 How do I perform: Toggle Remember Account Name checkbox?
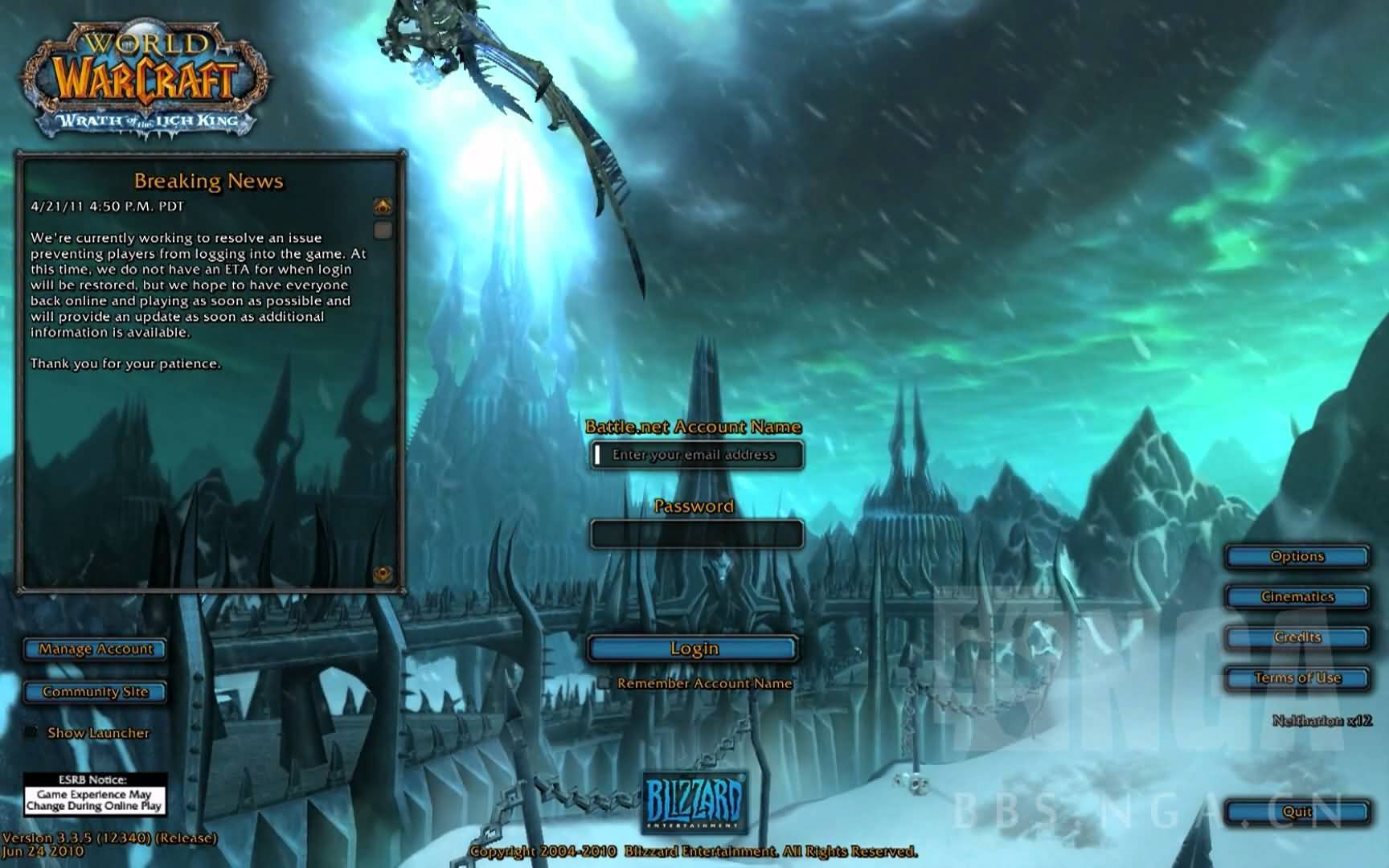pyautogui.click(x=604, y=683)
